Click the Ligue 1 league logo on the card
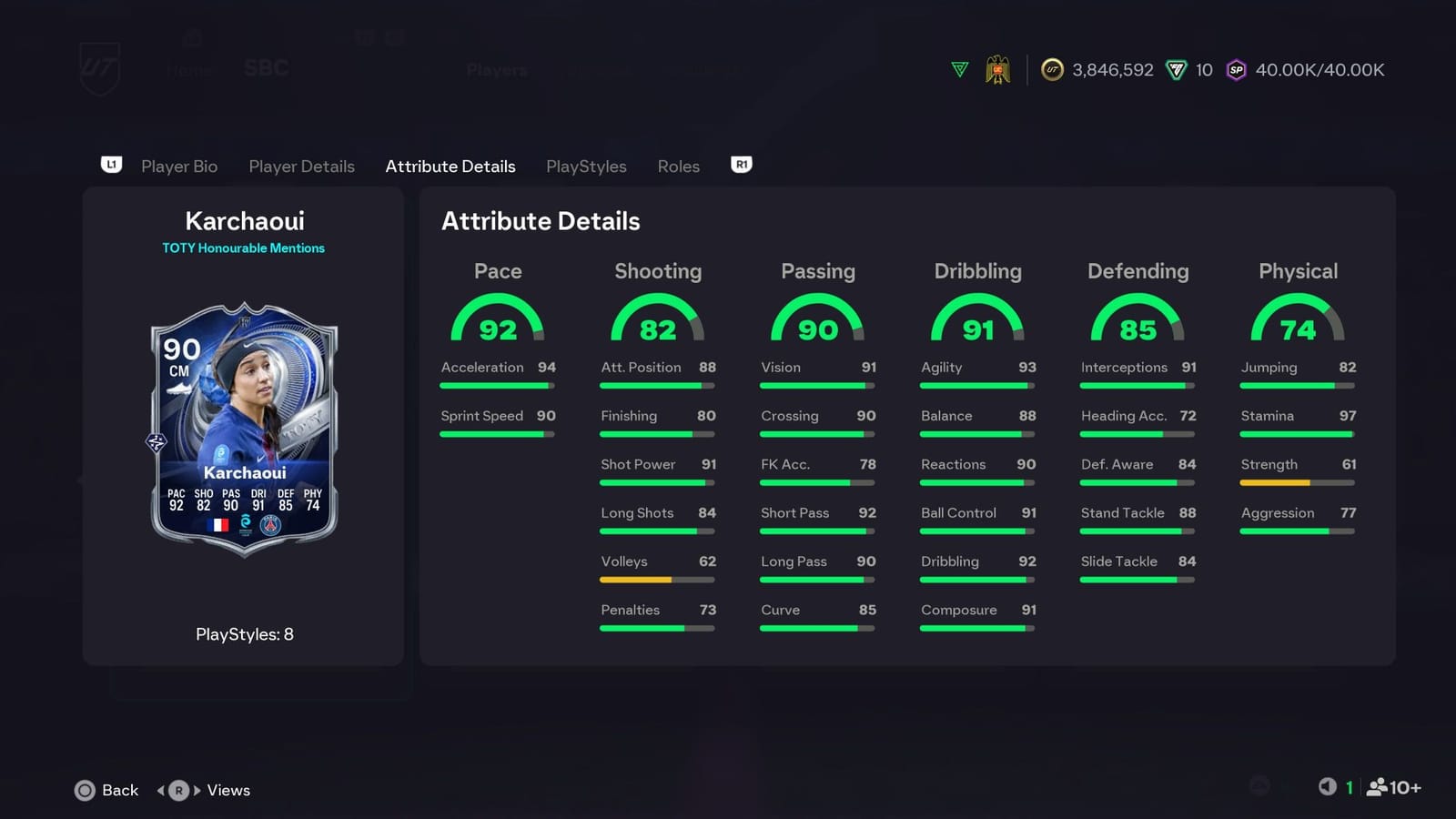 [247, 525]
